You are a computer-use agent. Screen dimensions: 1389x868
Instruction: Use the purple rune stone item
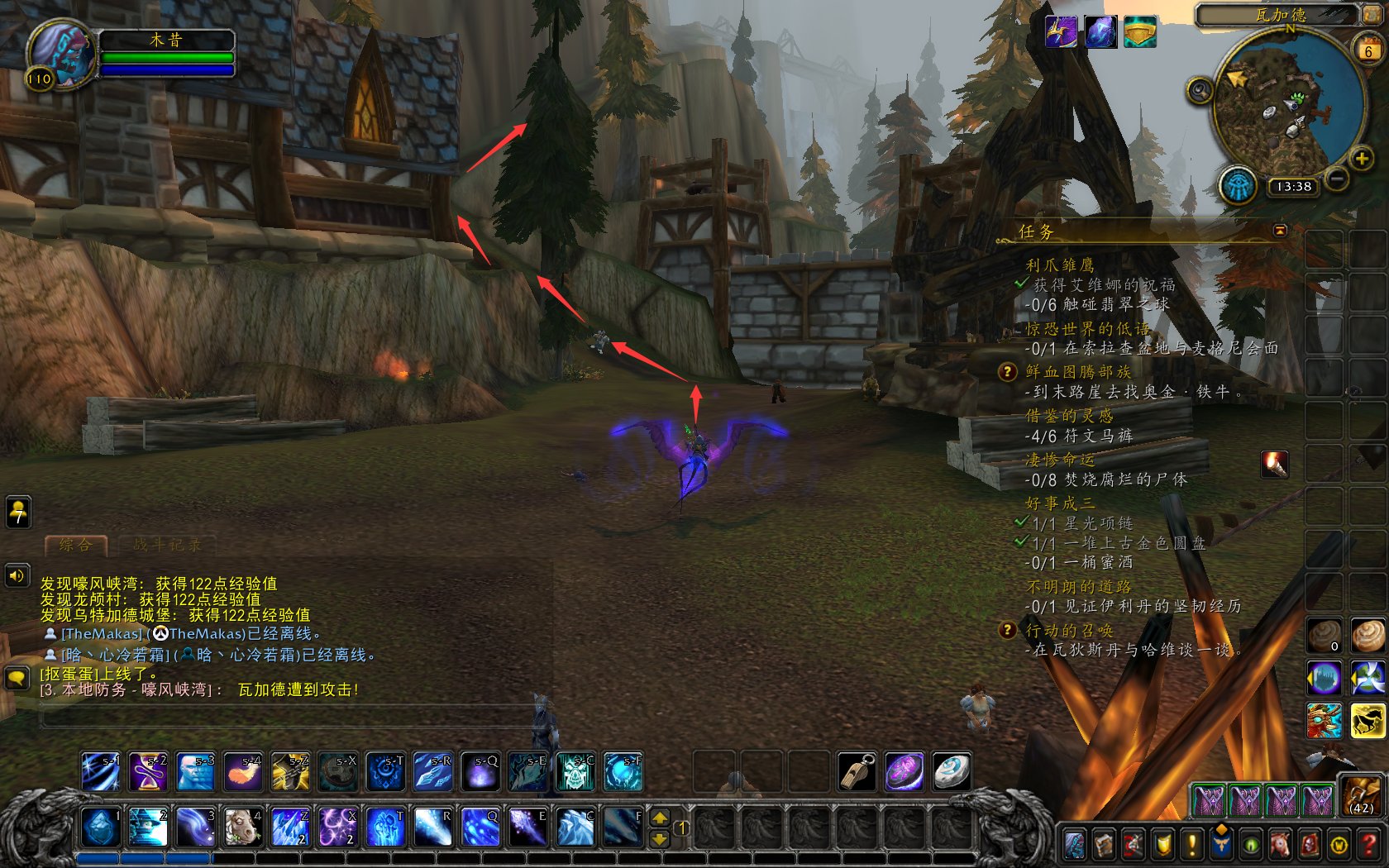[905, 771]
